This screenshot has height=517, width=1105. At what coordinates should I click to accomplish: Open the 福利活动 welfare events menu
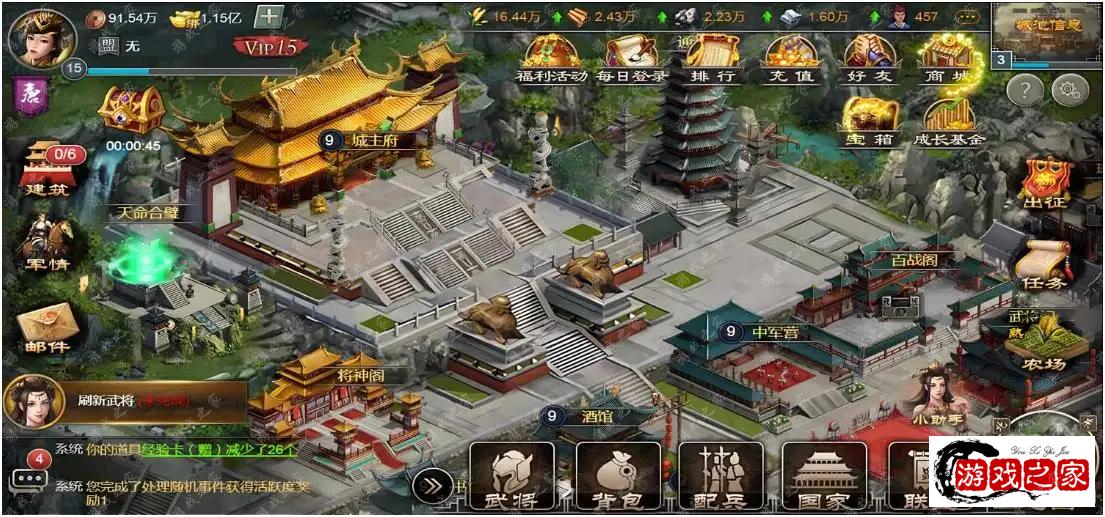tap(550, 59)
